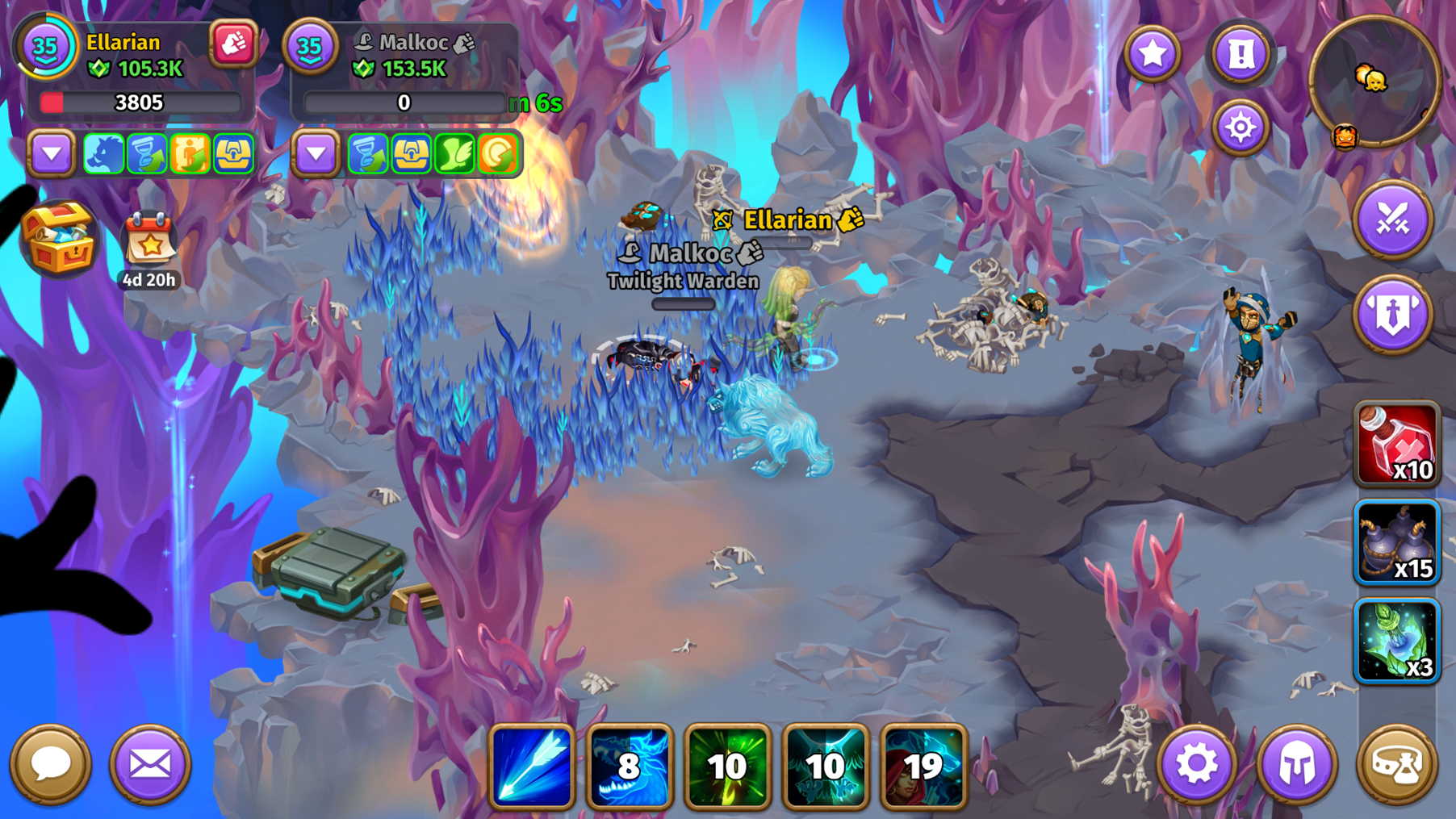This screenshot has width=1456, height=819.
Task: Open the belt and potion bag button
Action: click(x=1396, y=763)
